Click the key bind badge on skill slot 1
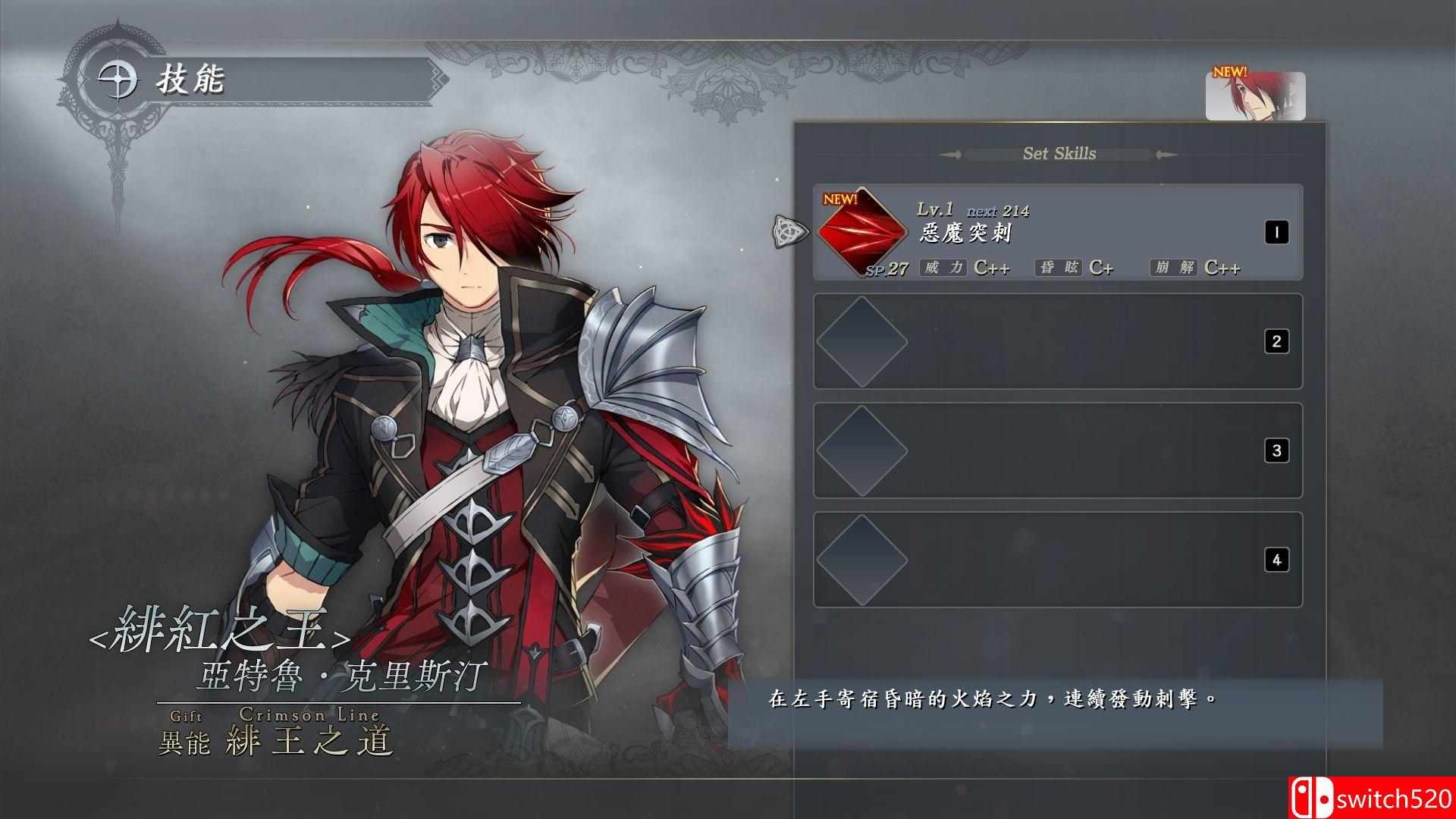This screenshot has height=819, width=1456. pos(1276,234)
